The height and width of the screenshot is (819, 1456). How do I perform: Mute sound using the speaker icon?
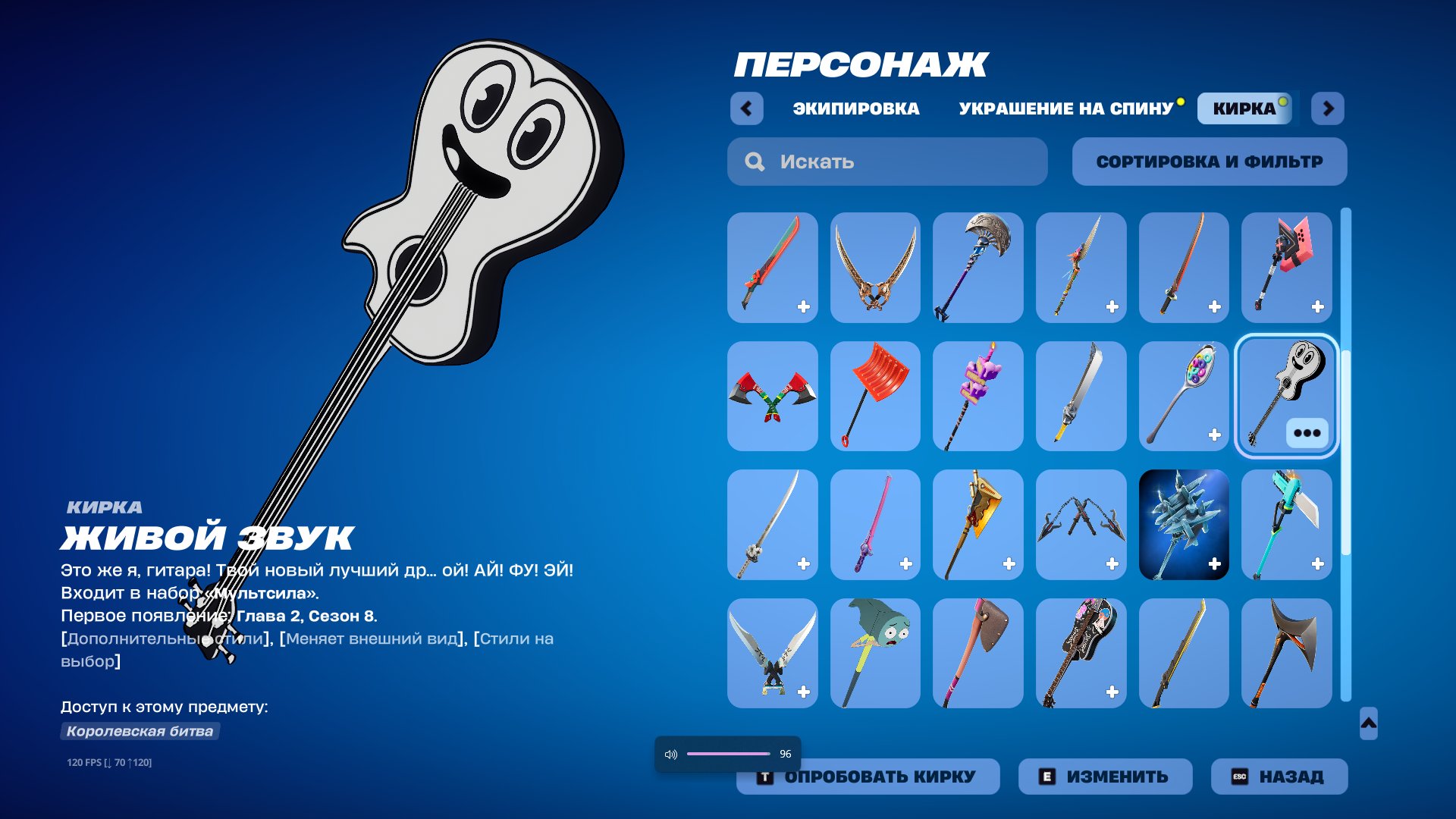(670, 753)
